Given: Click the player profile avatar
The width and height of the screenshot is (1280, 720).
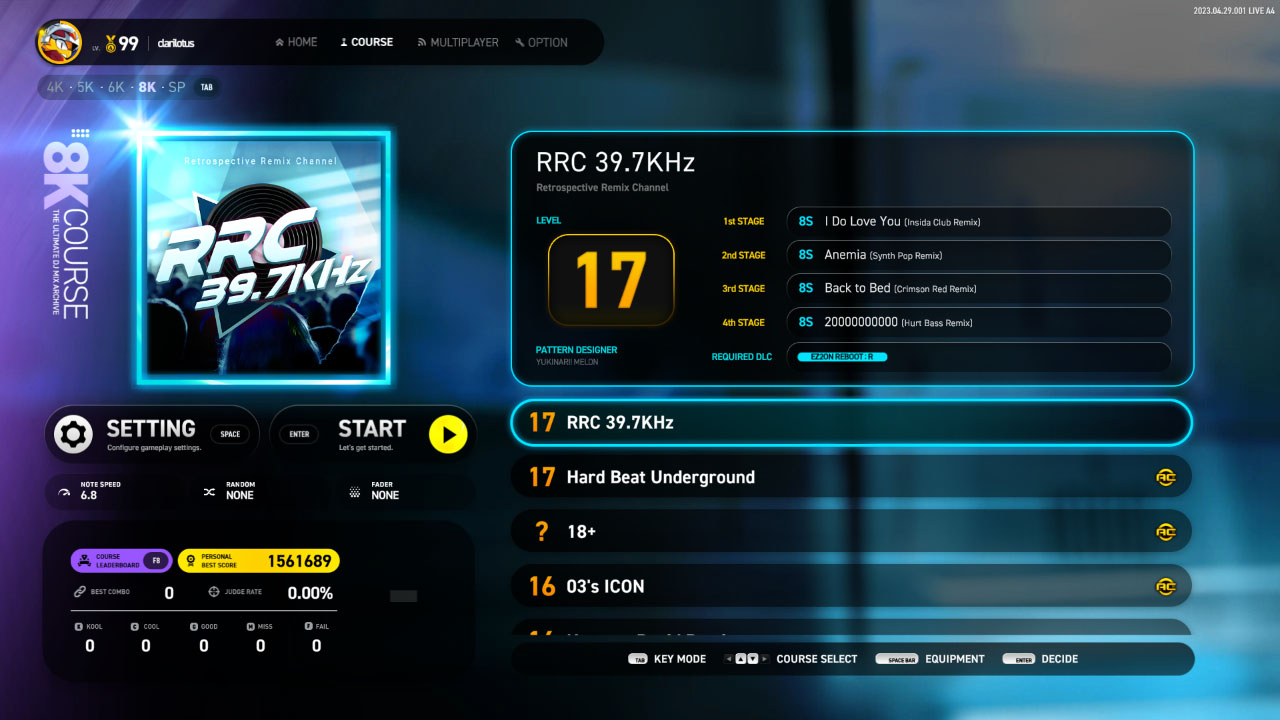Looking at the screenshot, I should coord(60,43).
